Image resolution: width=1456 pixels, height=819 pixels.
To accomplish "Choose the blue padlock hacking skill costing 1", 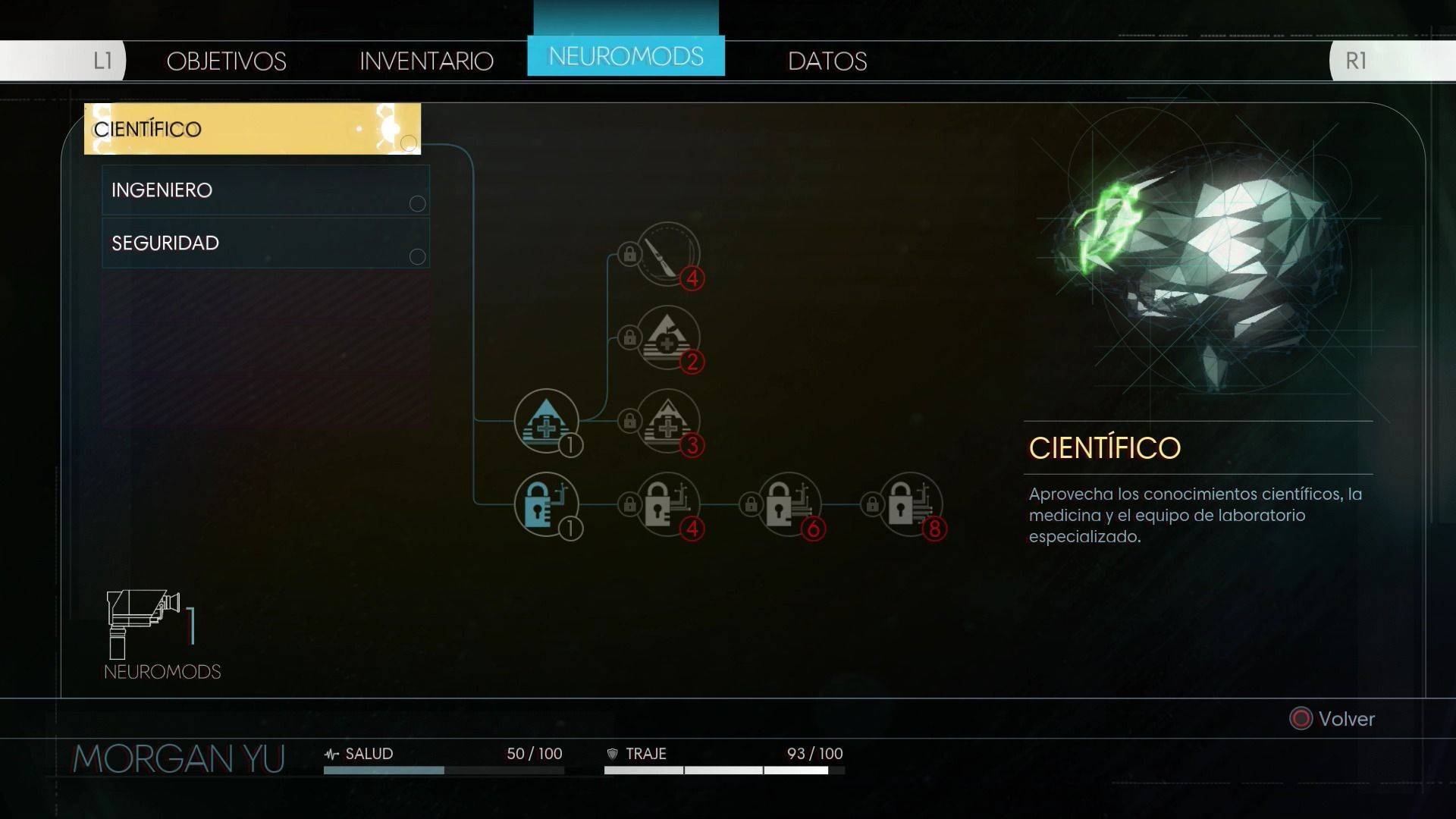I will pyautogui.click(x=546, y=504).
